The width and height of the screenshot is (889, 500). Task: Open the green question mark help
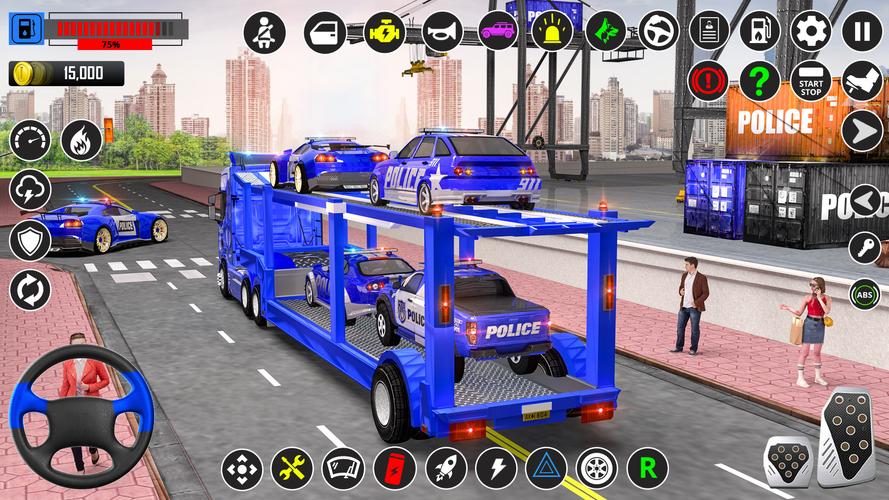pos(760,81)
